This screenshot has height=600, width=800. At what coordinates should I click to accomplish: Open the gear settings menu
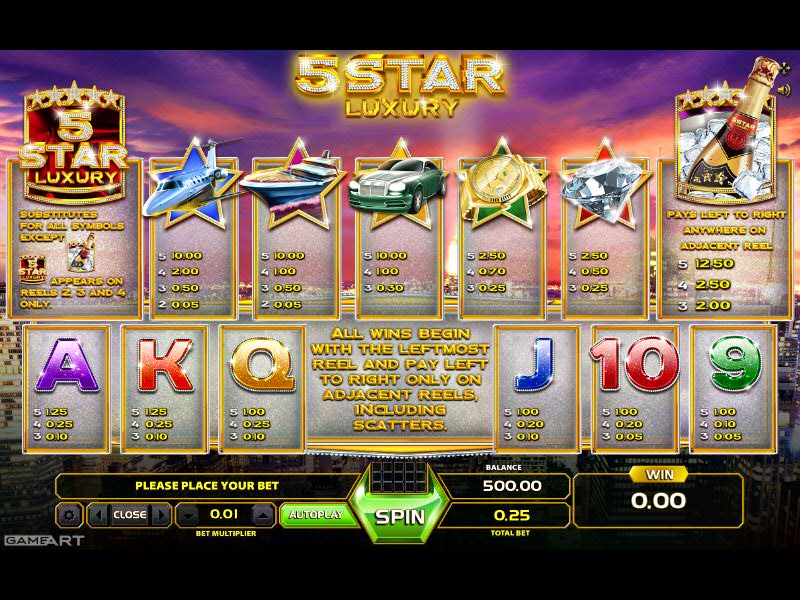(69, 515)
